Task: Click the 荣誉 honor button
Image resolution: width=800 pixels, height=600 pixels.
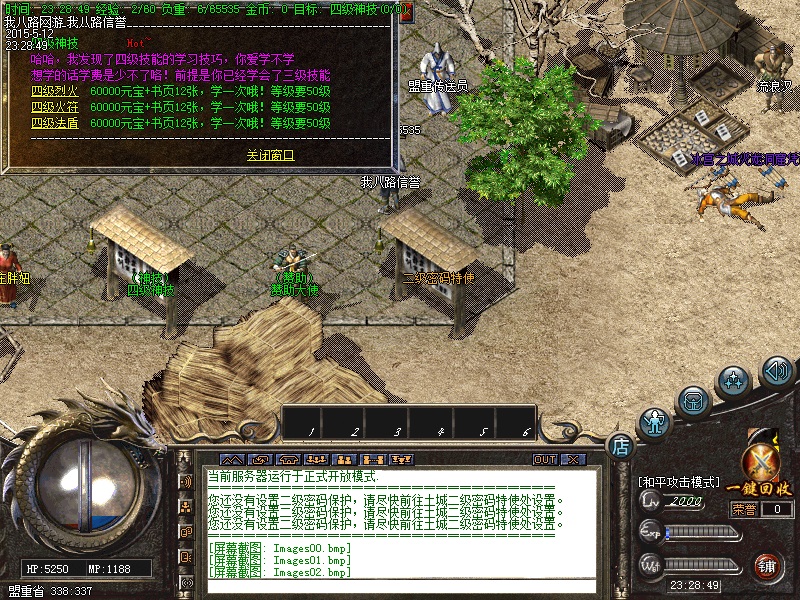Action: tap(743, 509)
